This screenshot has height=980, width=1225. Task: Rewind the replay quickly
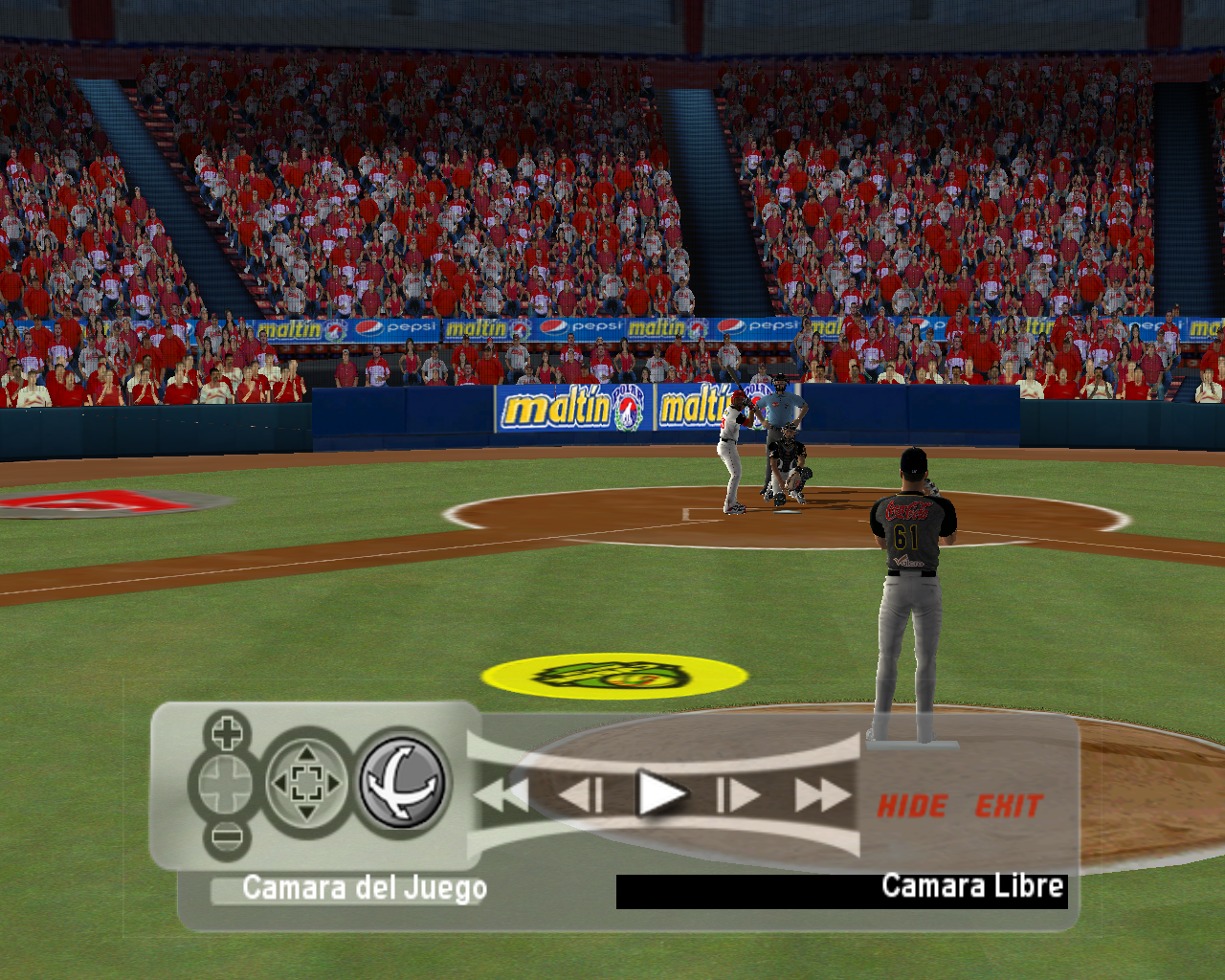501,794
